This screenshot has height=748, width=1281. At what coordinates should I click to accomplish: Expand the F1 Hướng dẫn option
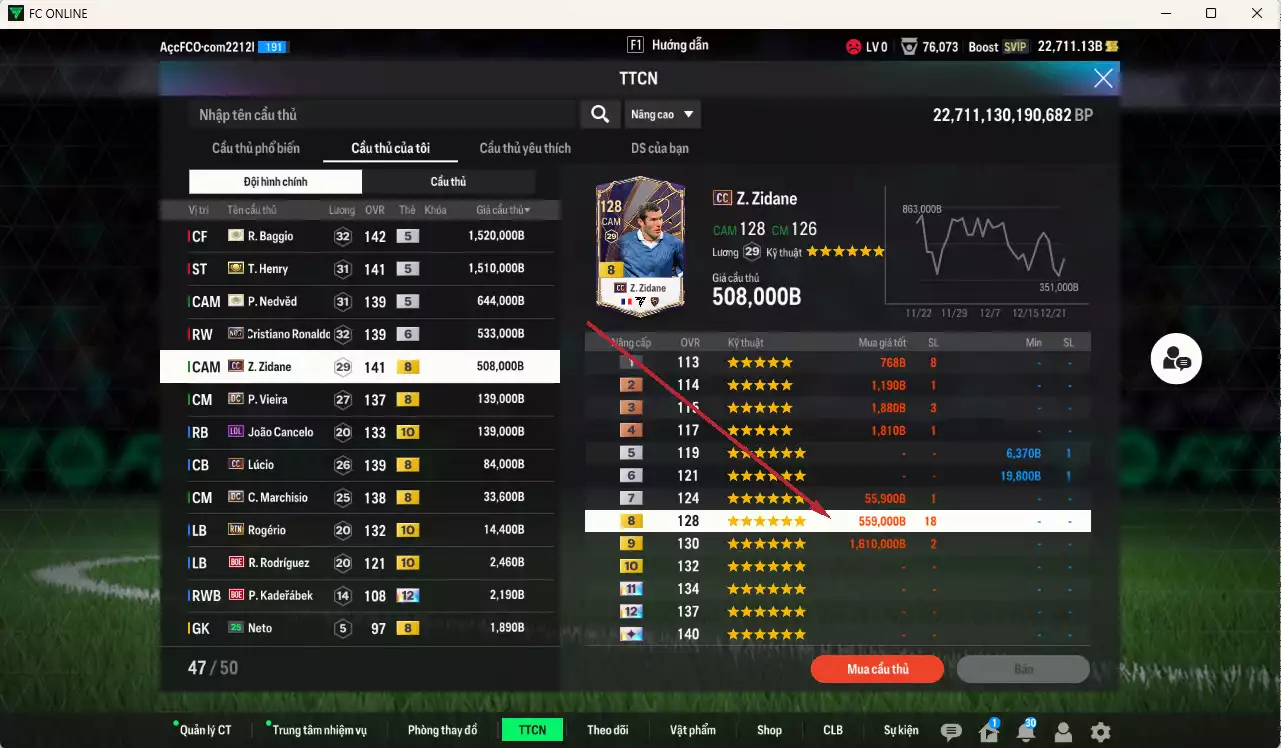666,44
